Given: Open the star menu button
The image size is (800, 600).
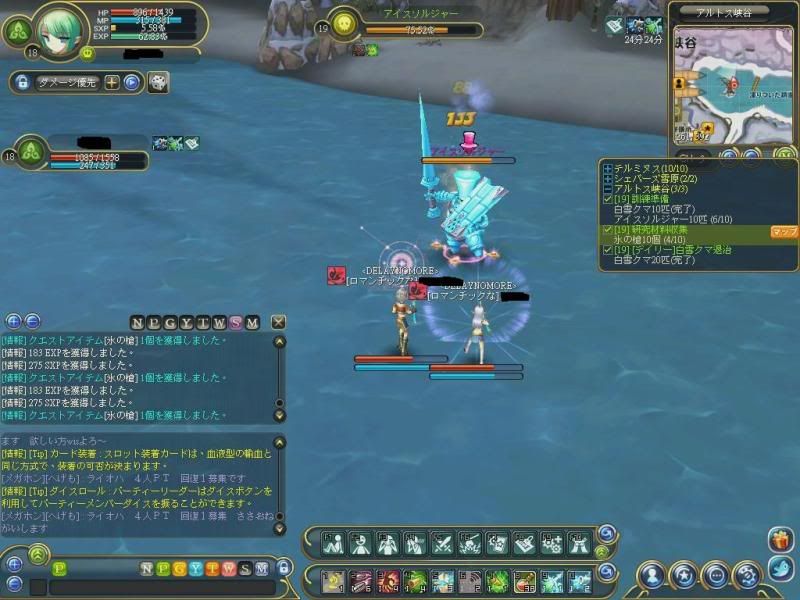Looking at the screenshot, I should tap(684, 575).
